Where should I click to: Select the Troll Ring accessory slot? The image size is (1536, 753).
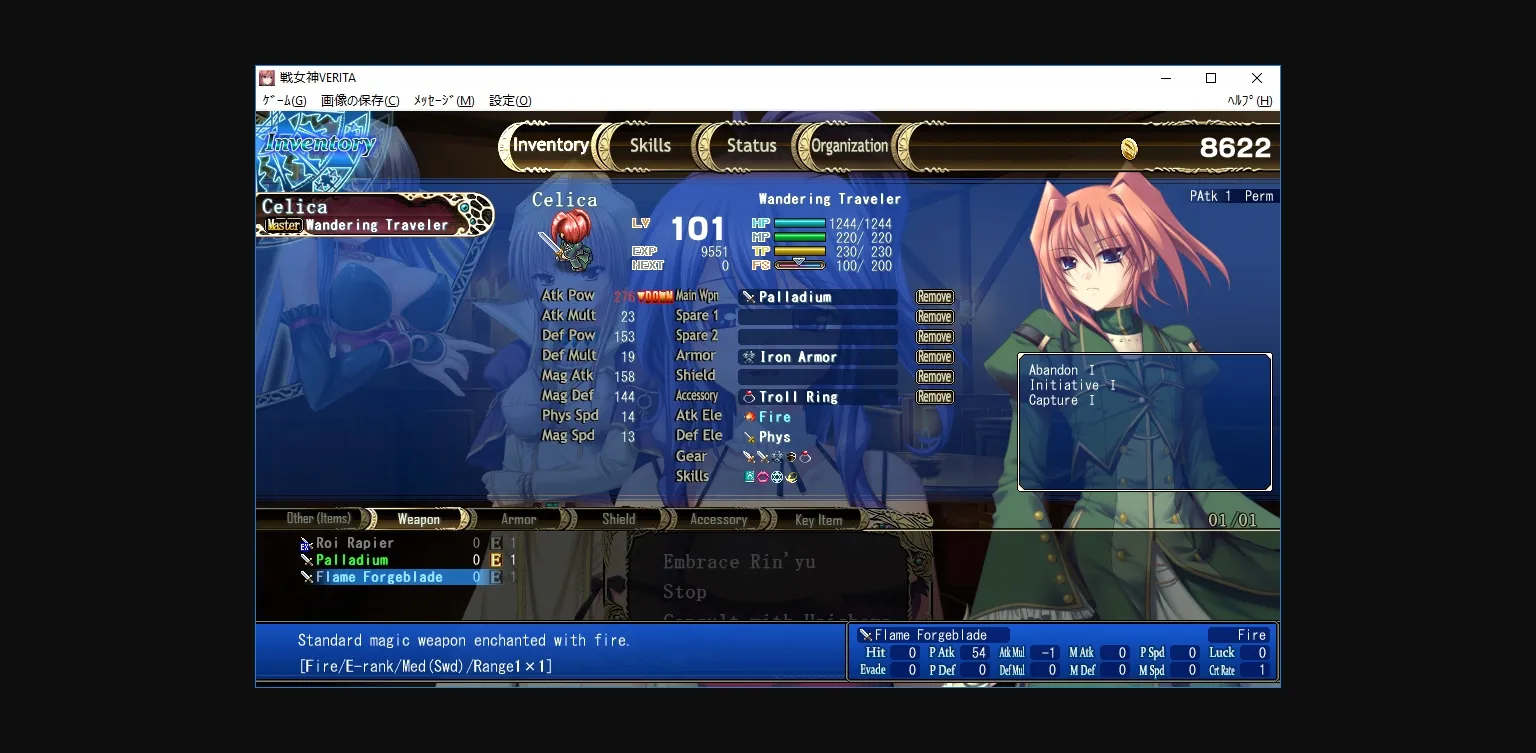(x=817, y=397)
